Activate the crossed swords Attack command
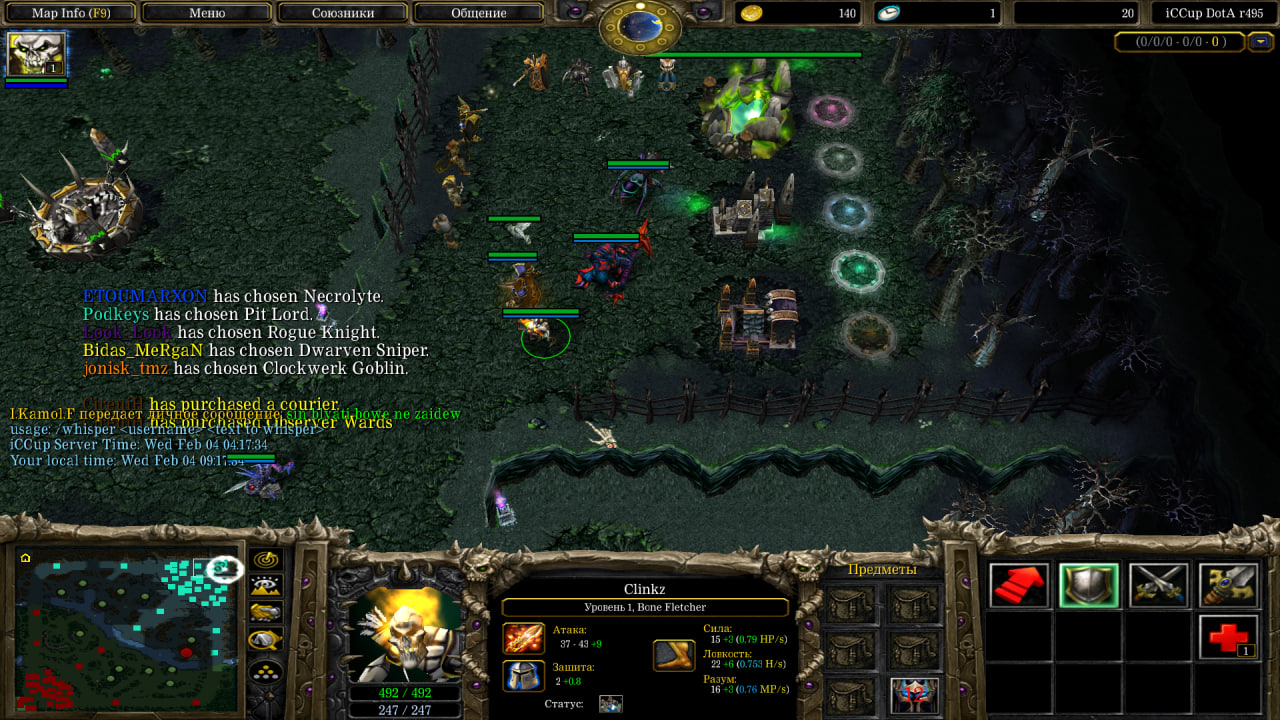The image size is (1280, 720). pyautogui.click(x=1159, y=586)
